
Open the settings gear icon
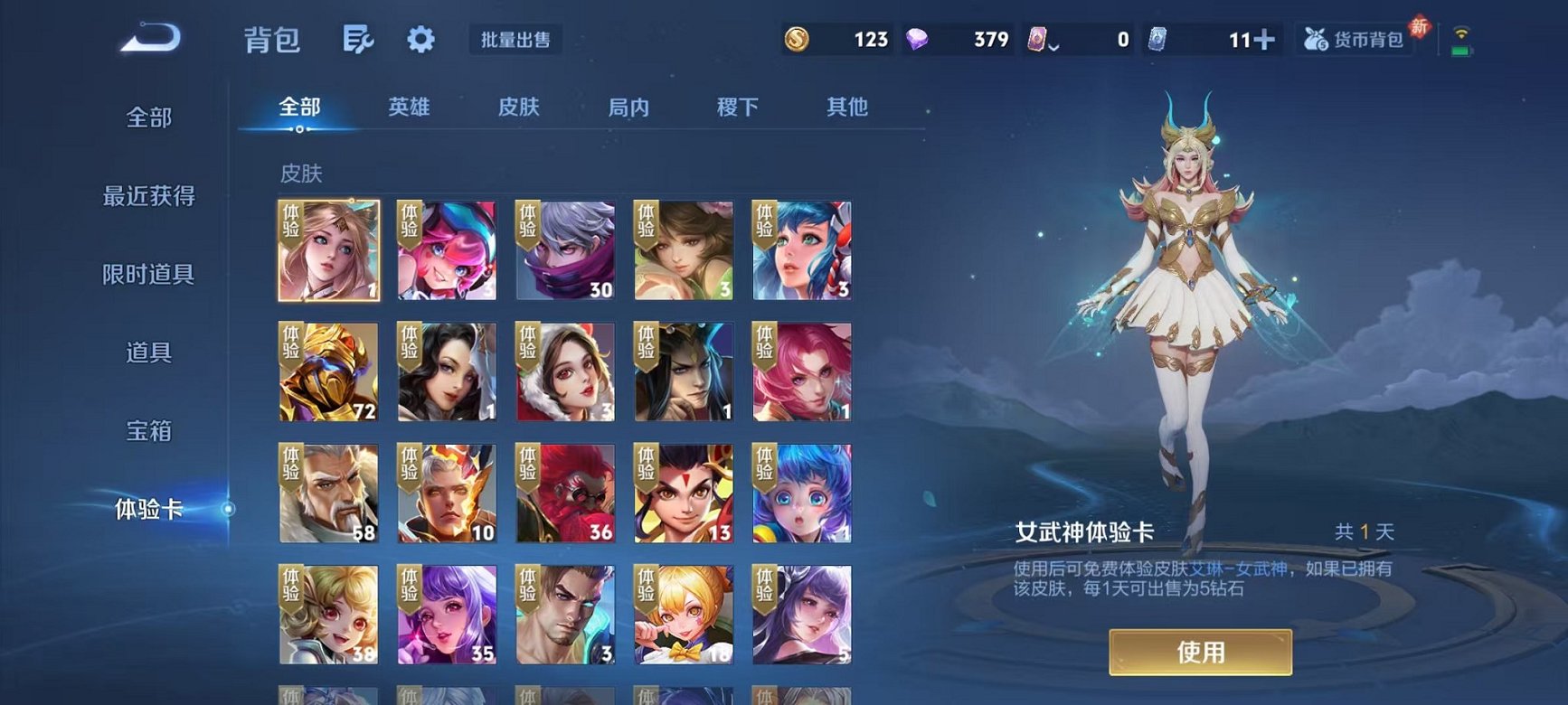[420, 39]
